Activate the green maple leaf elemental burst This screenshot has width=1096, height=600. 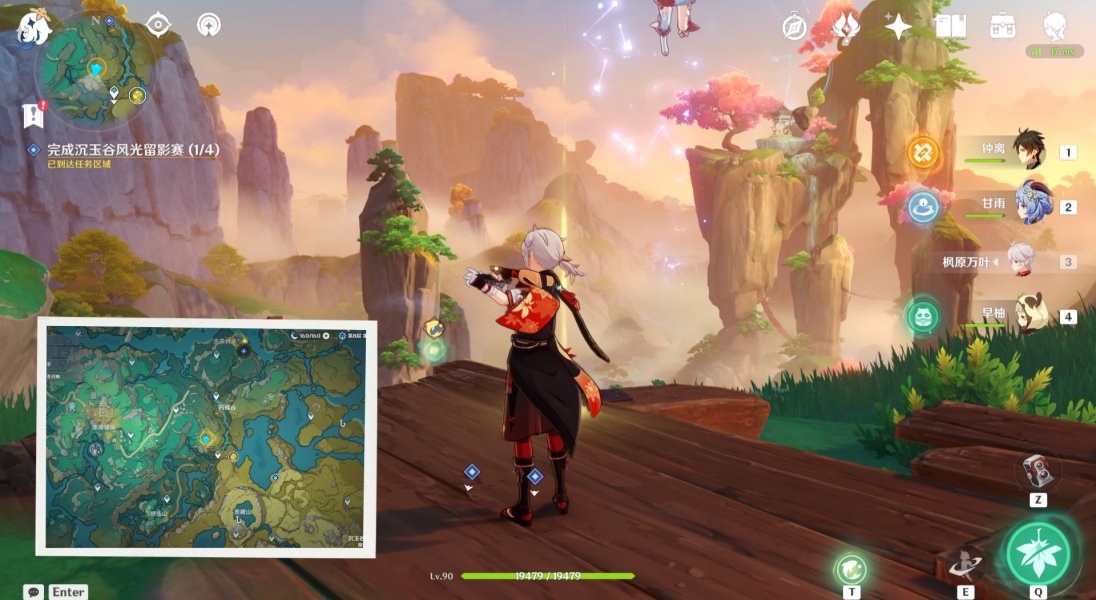coord(1038,551)
